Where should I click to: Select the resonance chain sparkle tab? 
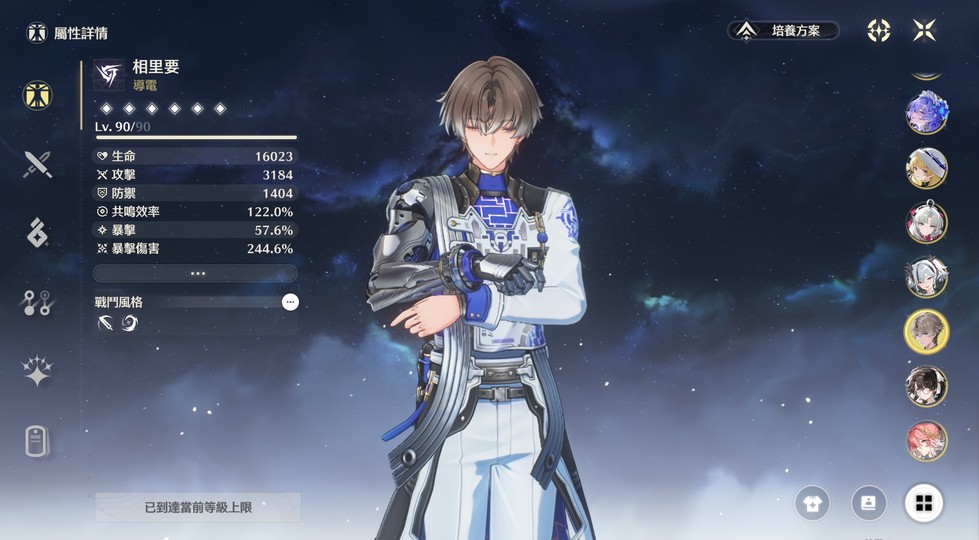click(x=38, y=371)
